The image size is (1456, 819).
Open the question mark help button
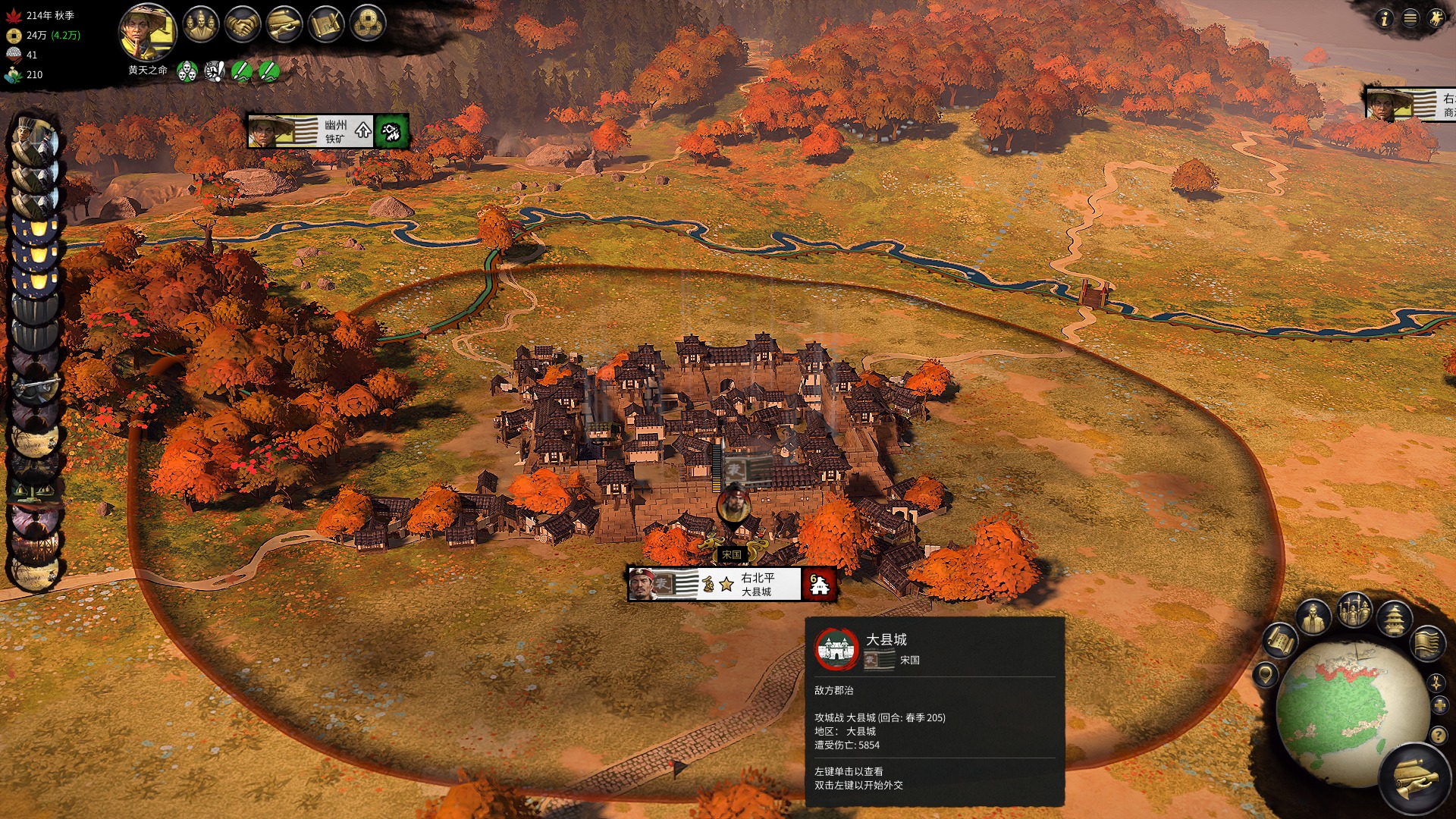pos(1438,735)
